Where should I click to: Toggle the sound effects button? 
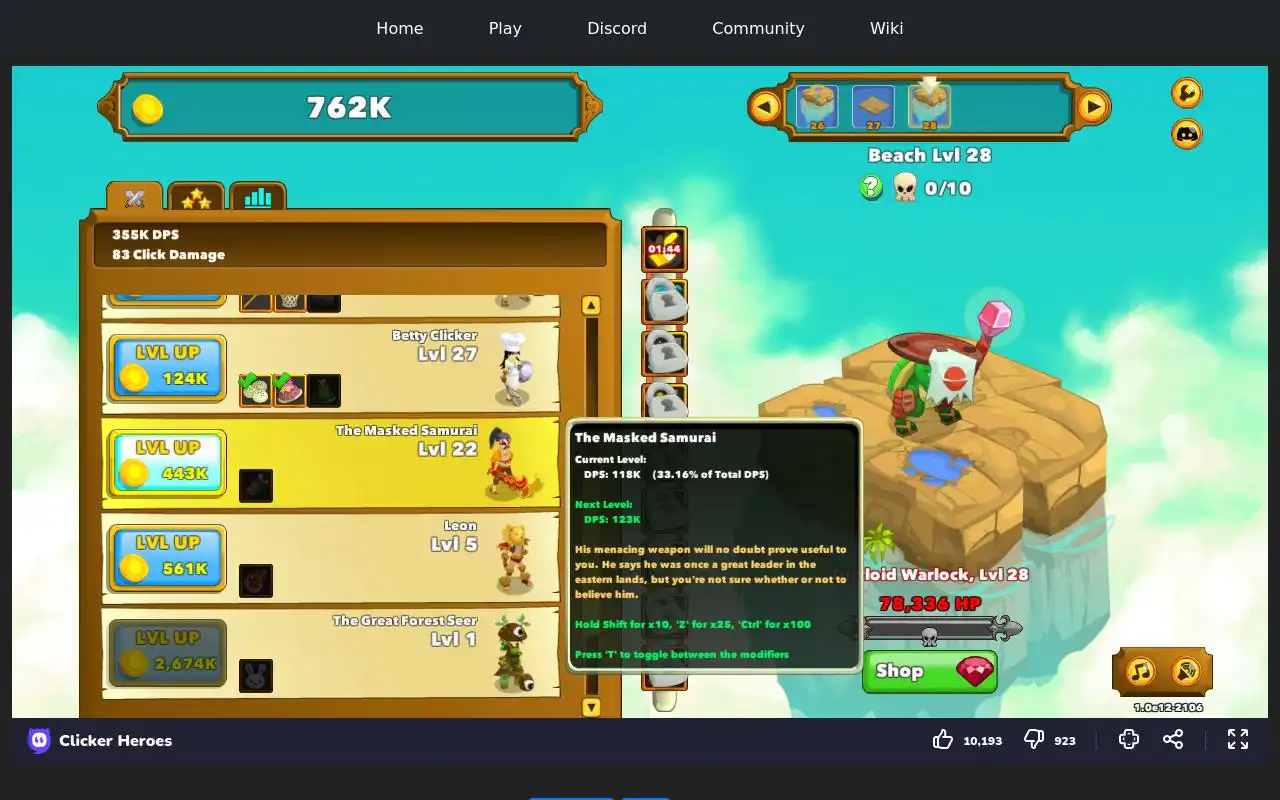[x=1185, y=671]
